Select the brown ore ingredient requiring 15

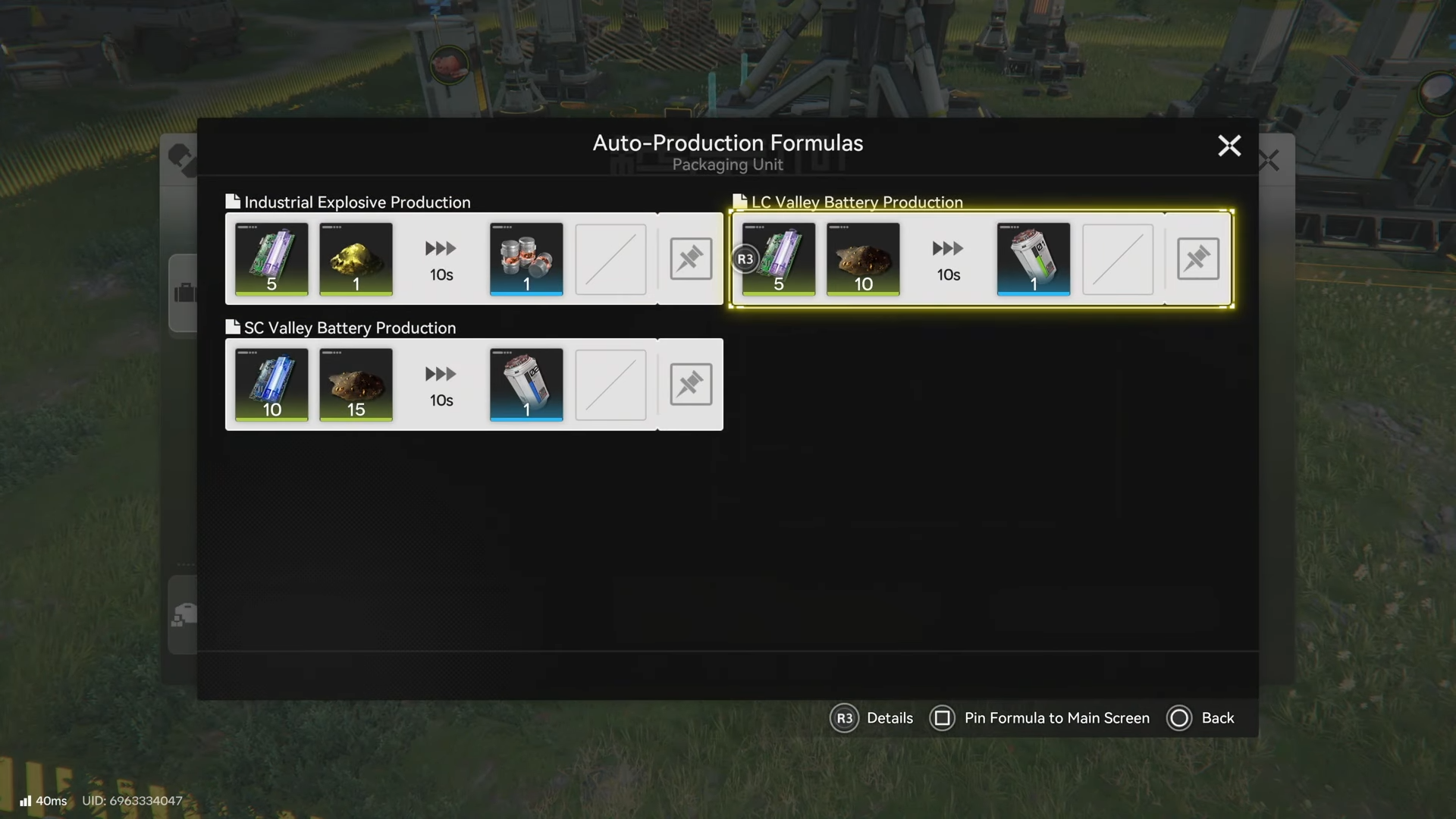(x=356, y=384)
